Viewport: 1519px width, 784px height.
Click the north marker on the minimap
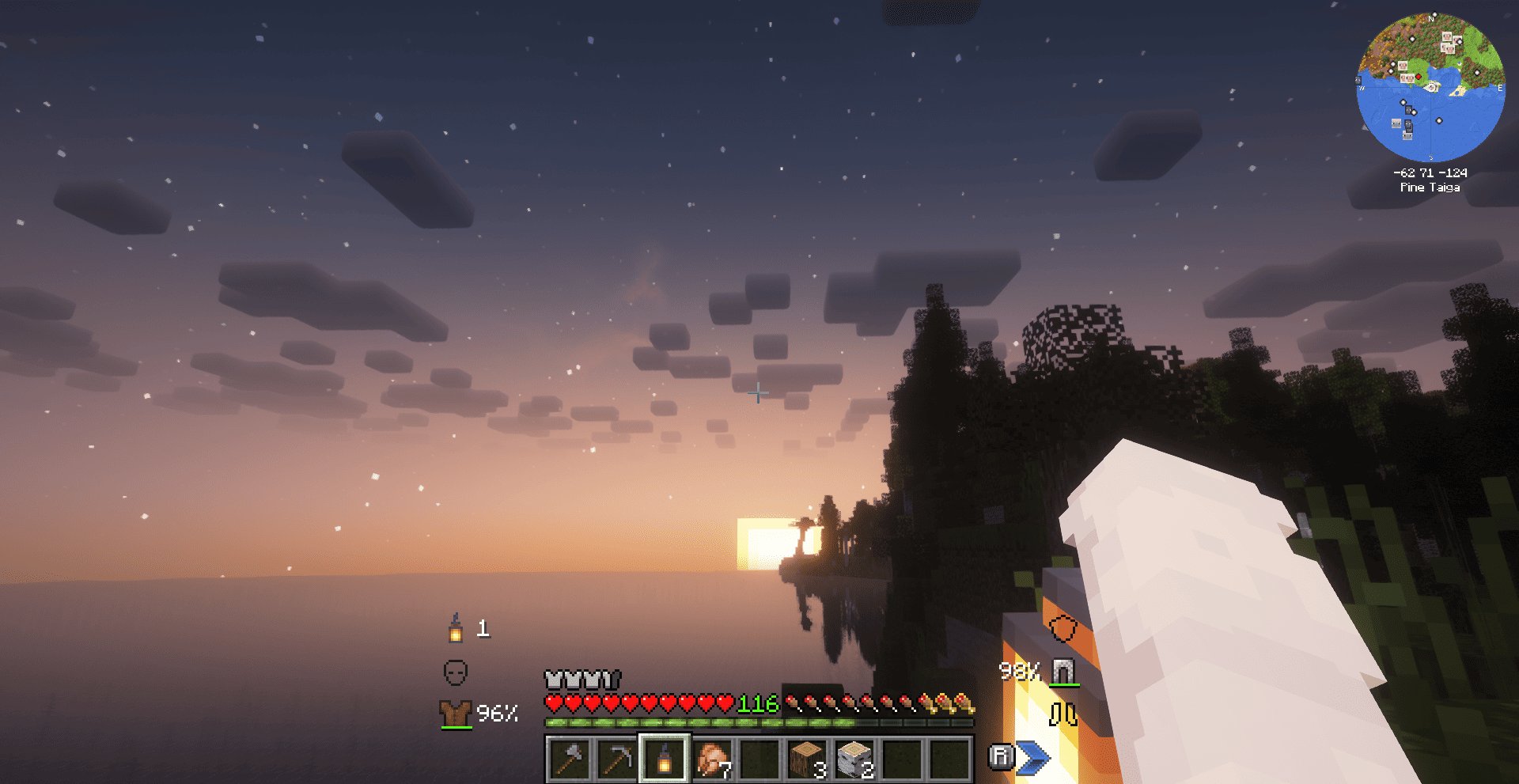(1430, 17)
